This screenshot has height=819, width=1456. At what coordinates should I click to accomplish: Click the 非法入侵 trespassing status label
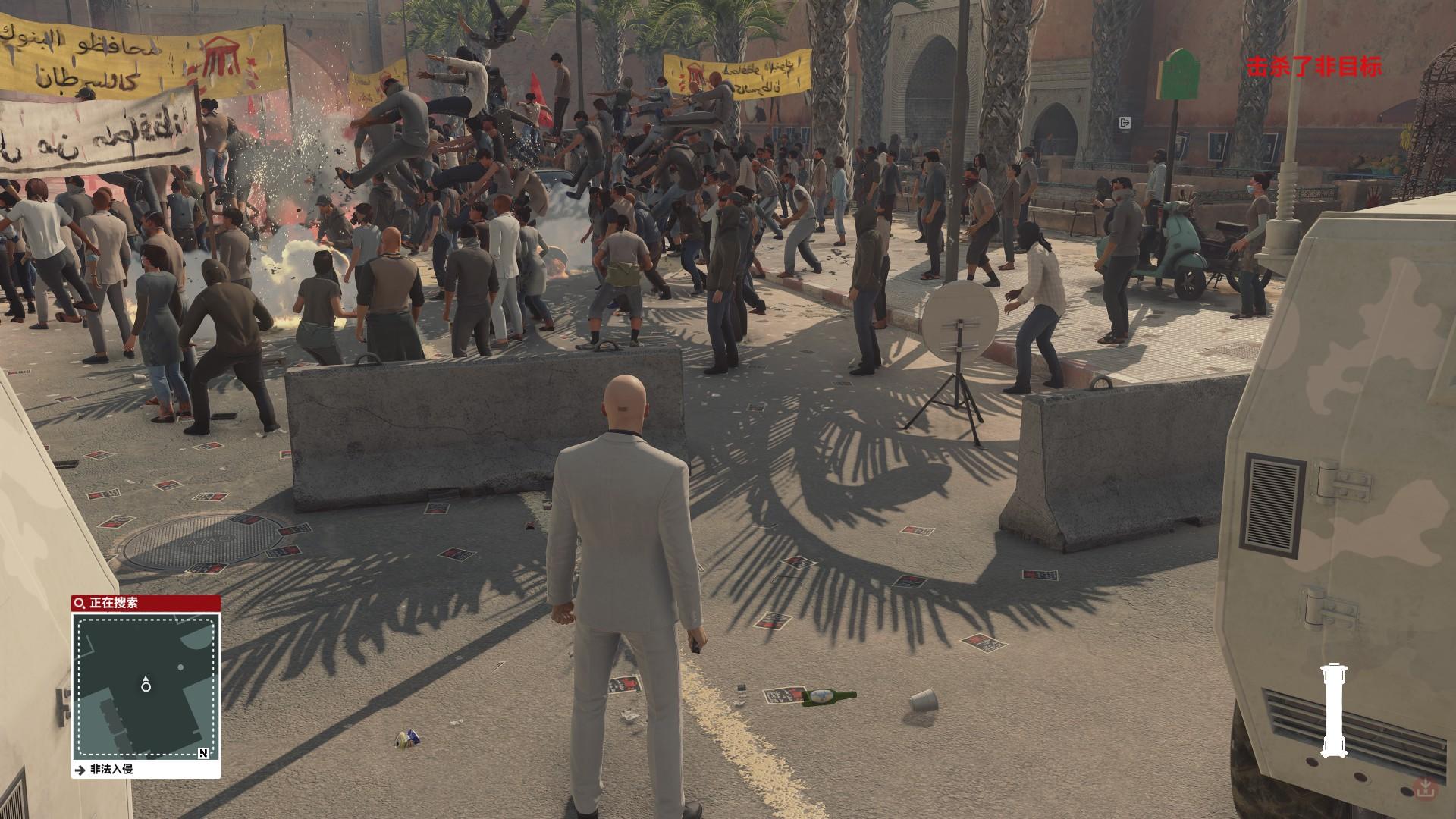coord(111,769)
